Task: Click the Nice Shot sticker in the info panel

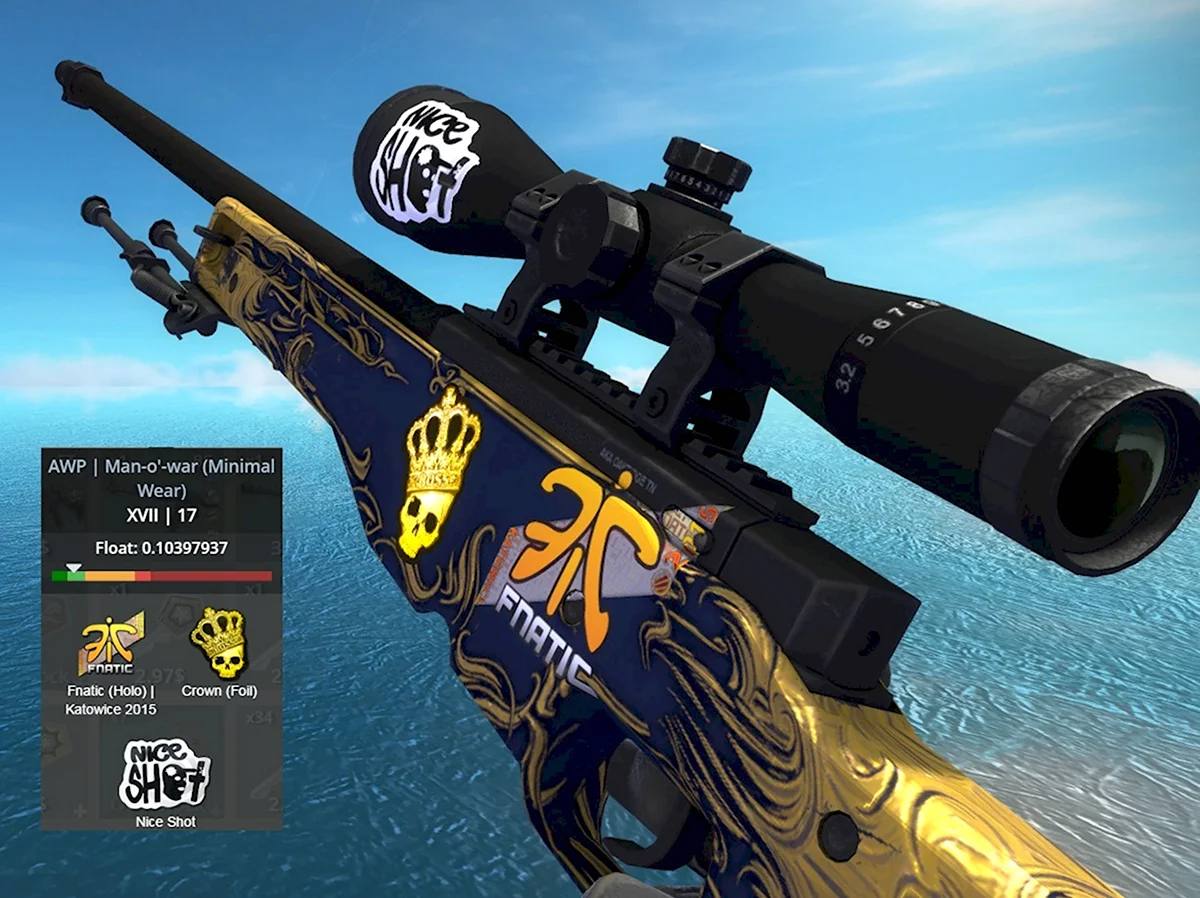Action: click(x=164, y=773)
